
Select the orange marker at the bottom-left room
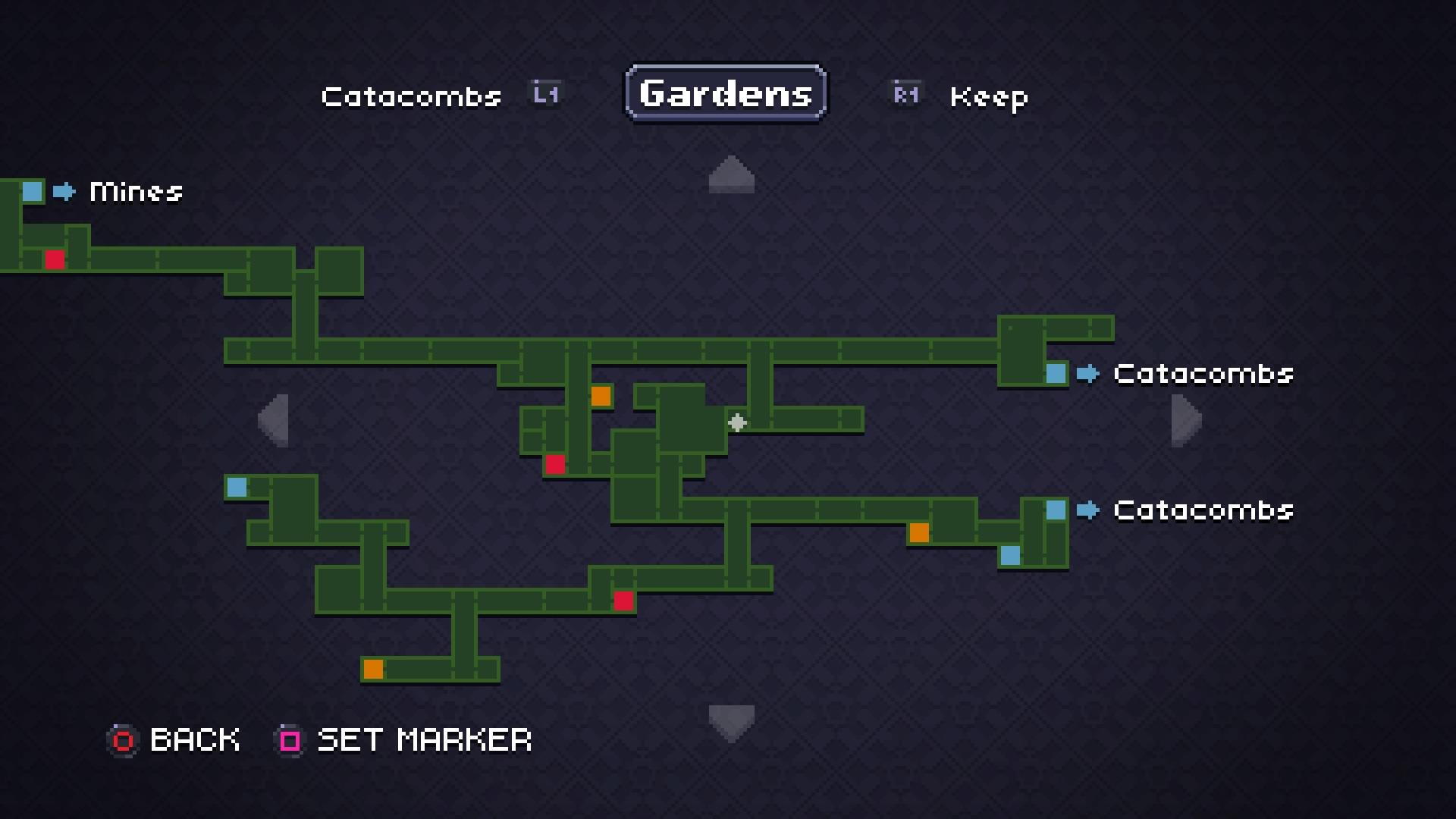tap(374, 669)
